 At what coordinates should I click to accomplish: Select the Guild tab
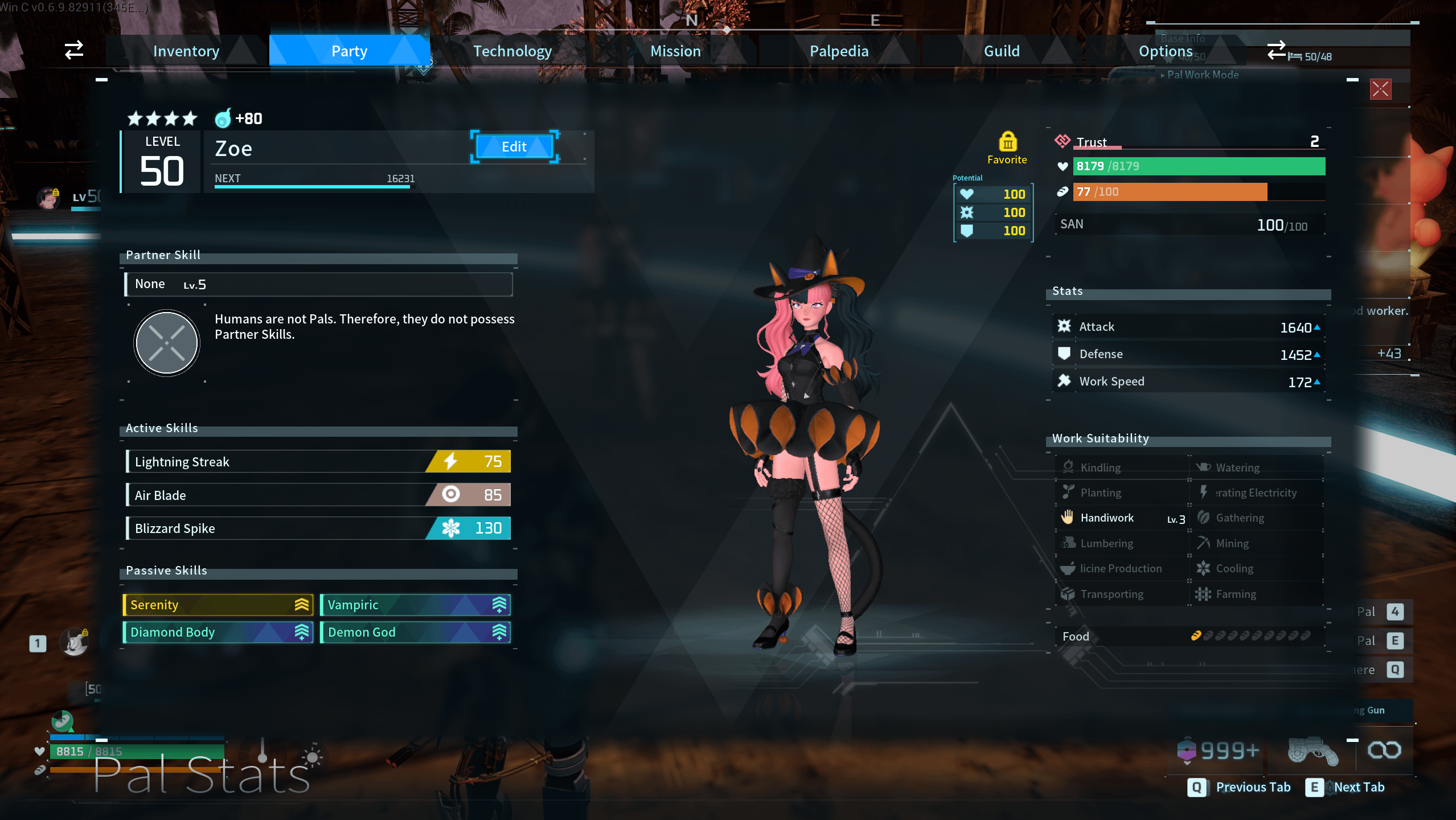[1002, 51]
